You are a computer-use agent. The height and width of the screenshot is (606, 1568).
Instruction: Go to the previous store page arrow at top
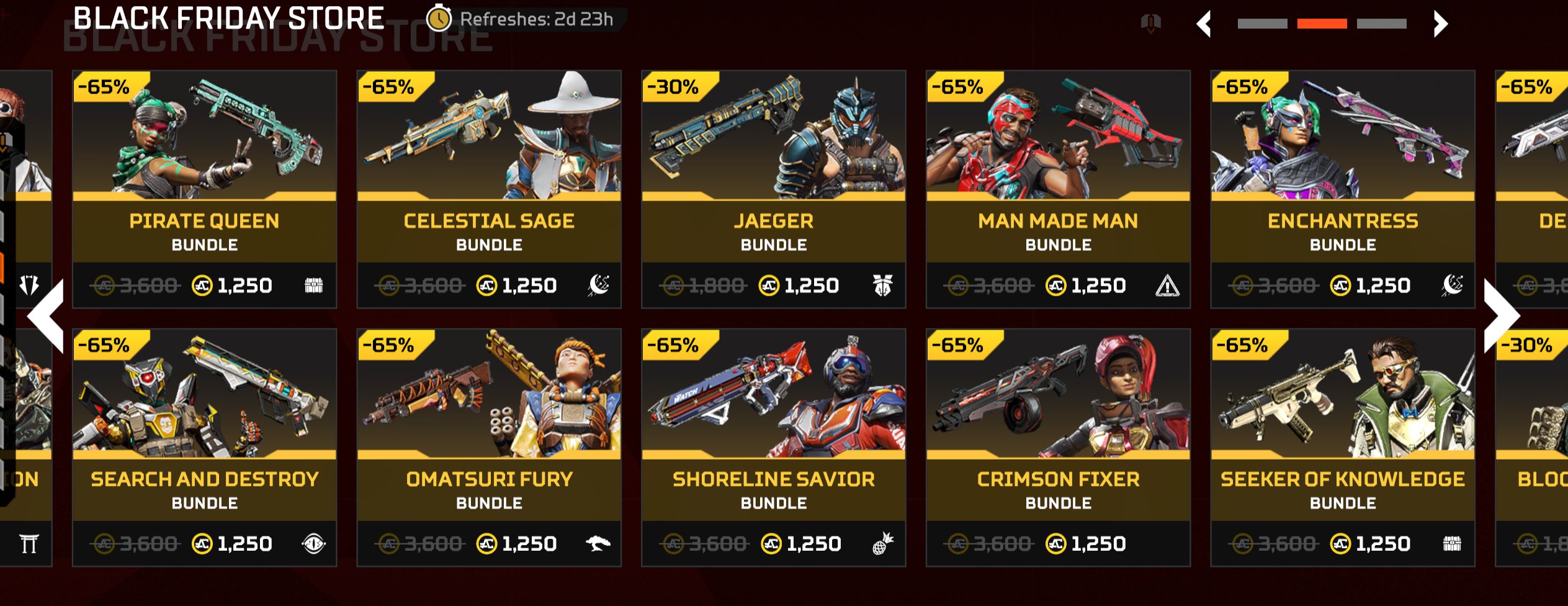pyautogui.click(x=1204, y=24)
